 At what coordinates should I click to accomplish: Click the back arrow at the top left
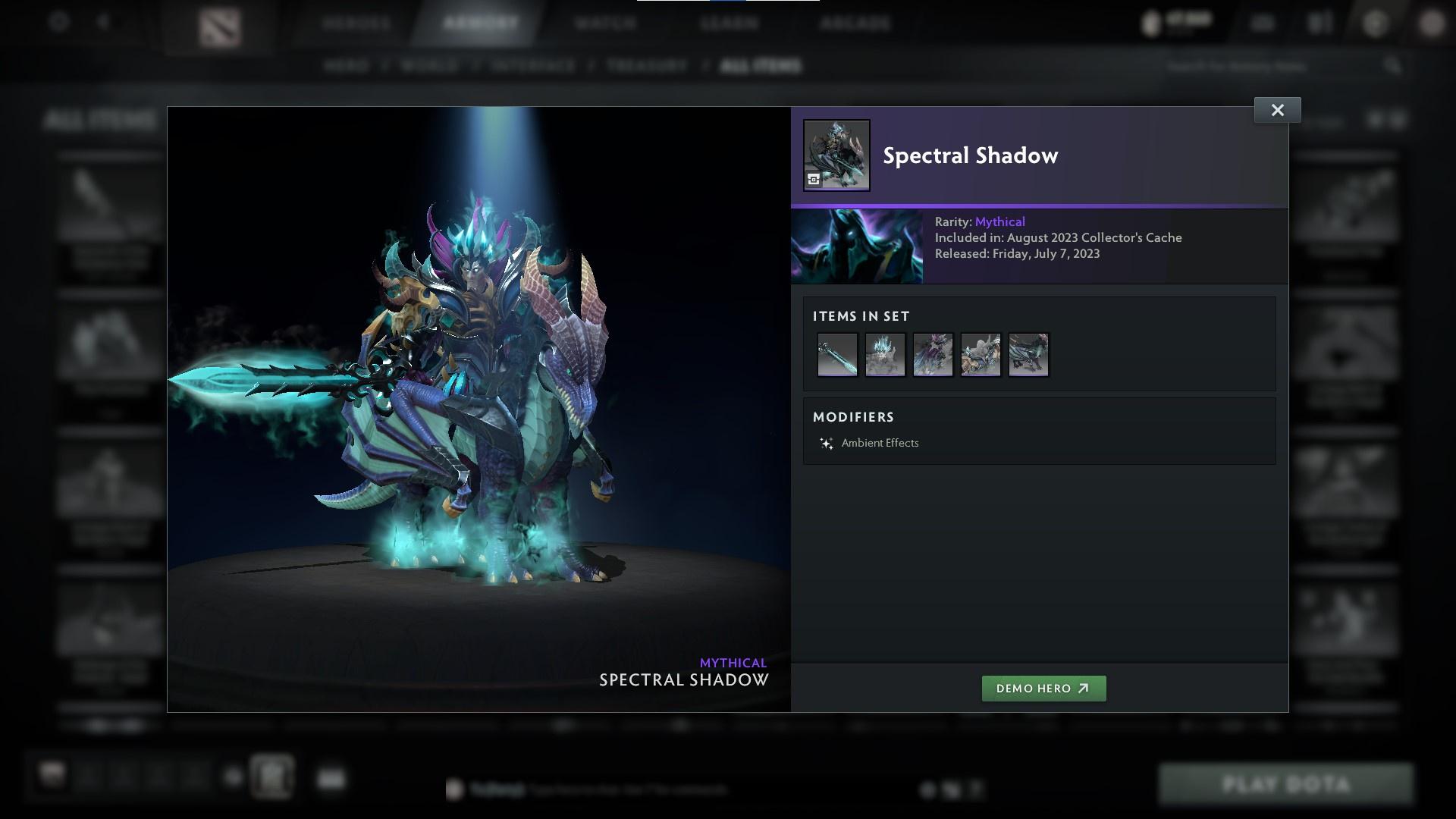102,23
